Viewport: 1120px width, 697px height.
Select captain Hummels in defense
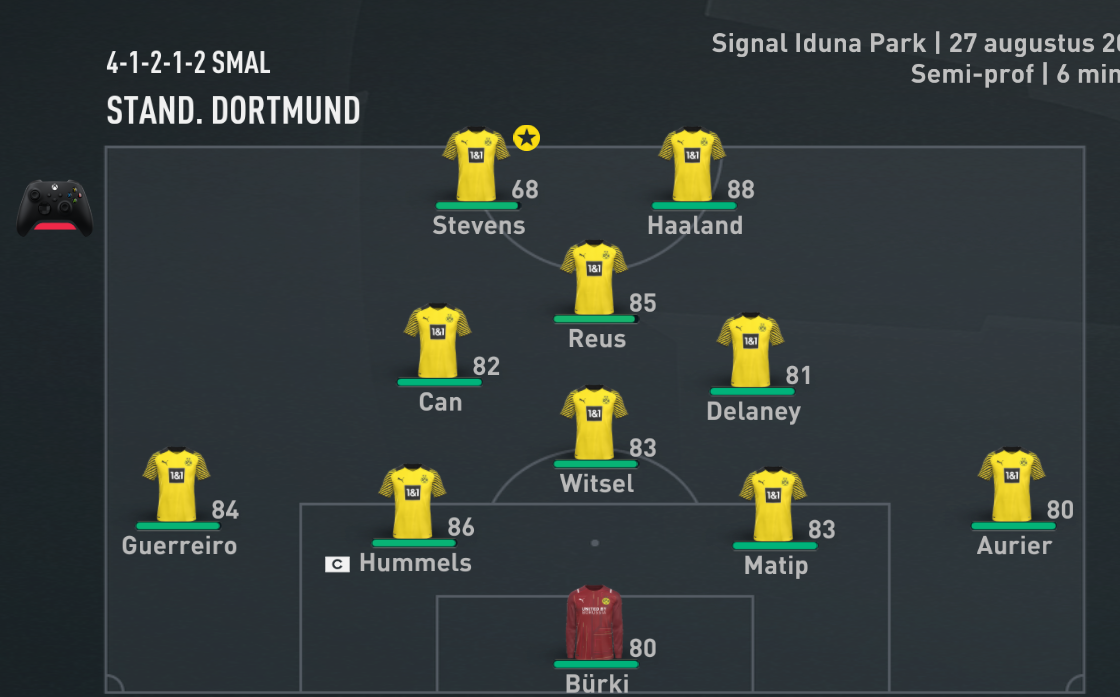pyautogui.click(x=412, y=503)
